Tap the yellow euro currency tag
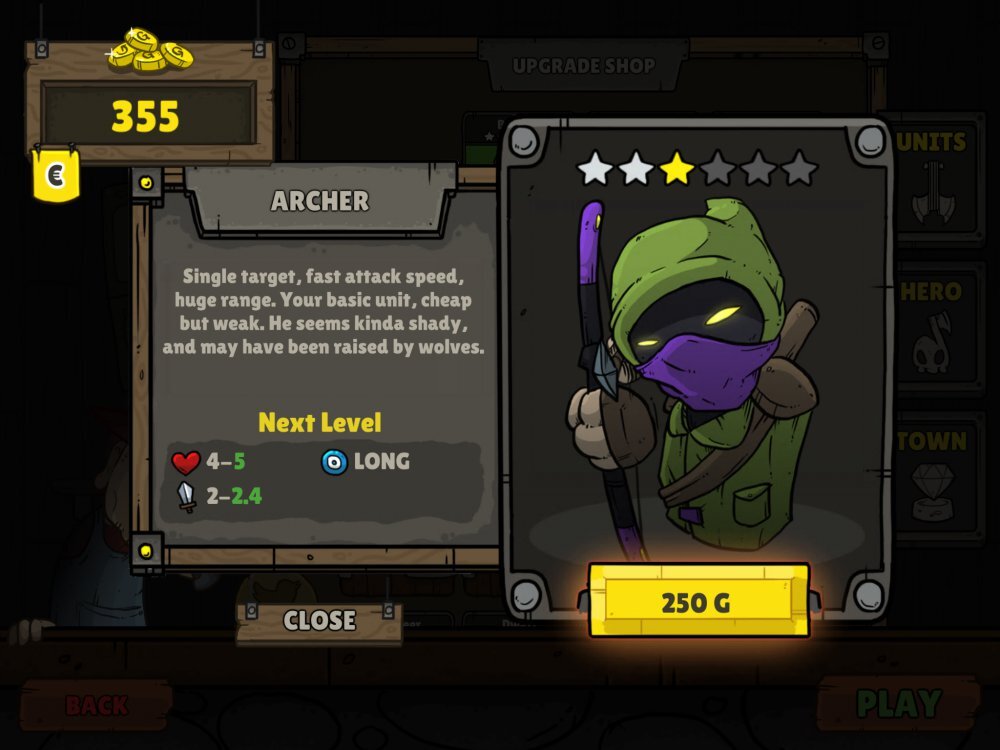The height and width of the screenshot is (750, 1000). (56, 177)
